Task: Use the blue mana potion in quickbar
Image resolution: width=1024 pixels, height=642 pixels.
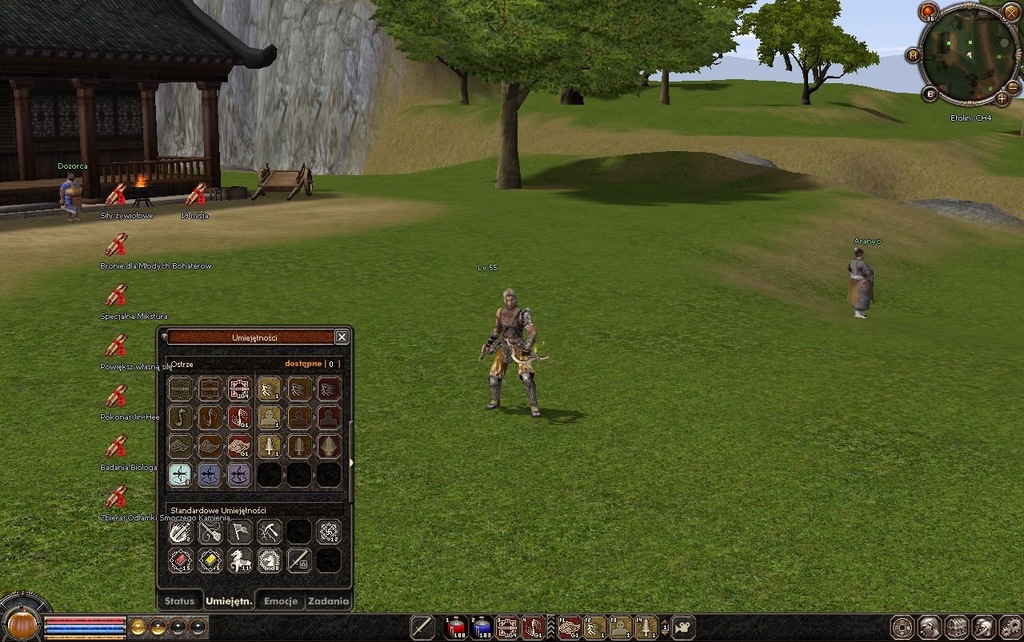Action: 482,627
